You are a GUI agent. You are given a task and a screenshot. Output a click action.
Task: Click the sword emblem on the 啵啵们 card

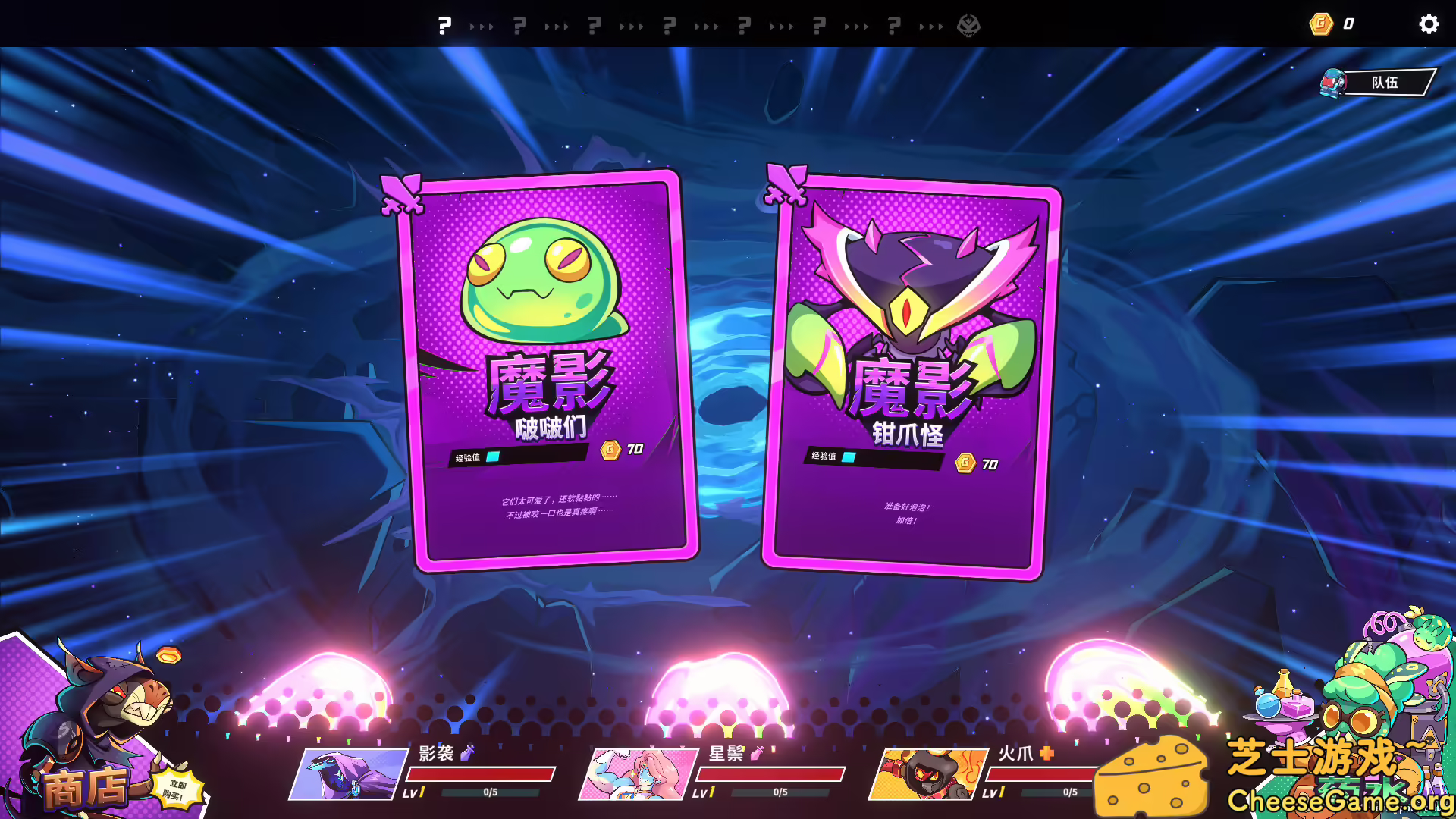[403, 194]
